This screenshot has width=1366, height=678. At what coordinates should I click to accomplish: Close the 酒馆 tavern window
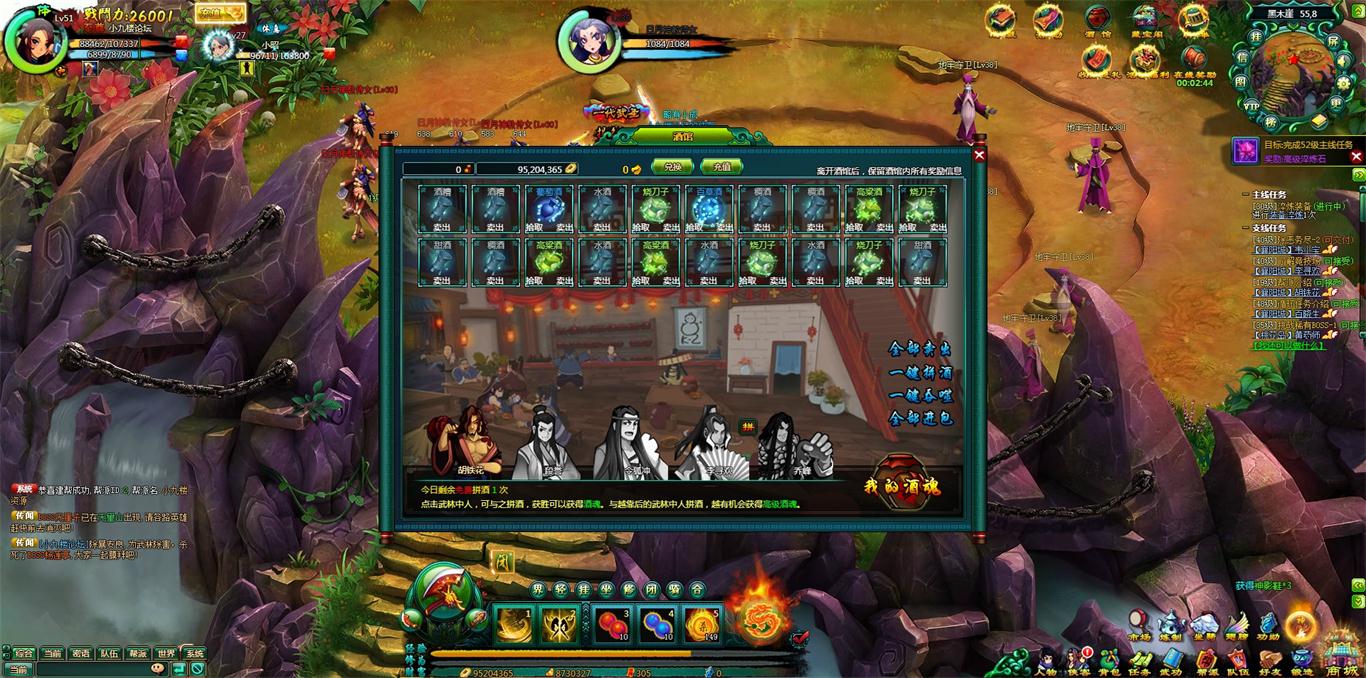979,155
